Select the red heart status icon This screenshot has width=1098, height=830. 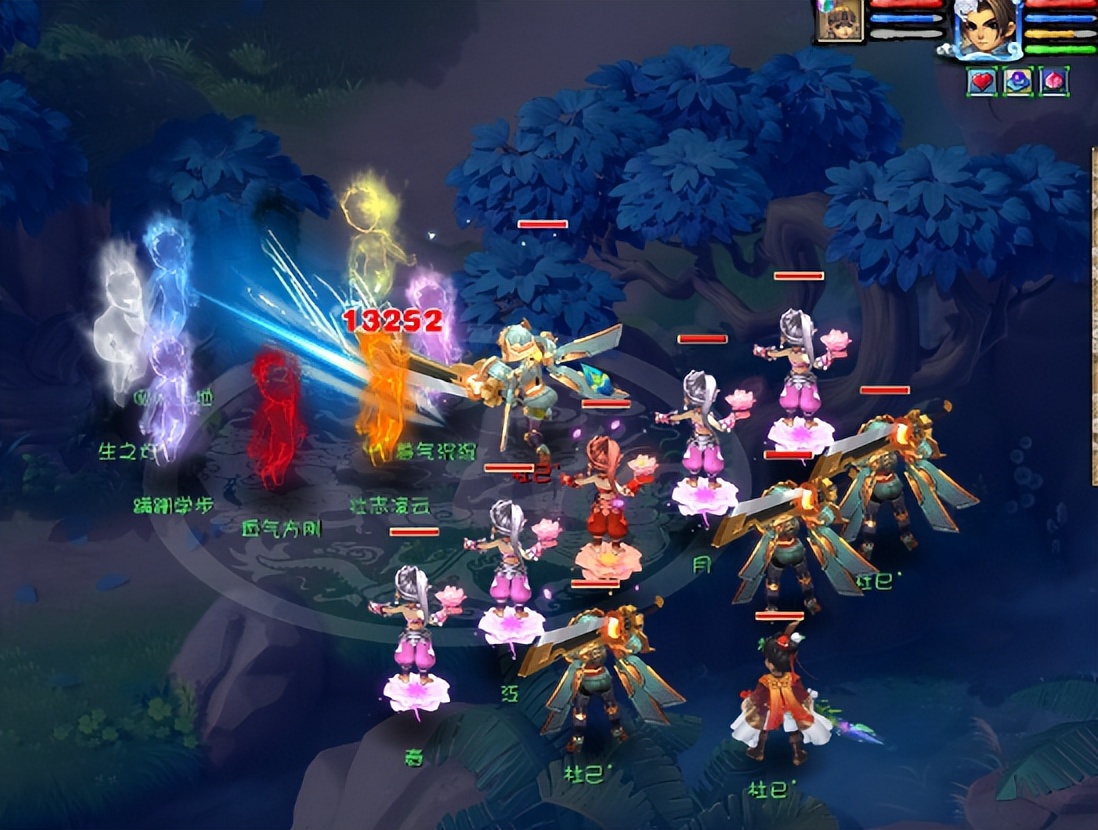[982, 82]
